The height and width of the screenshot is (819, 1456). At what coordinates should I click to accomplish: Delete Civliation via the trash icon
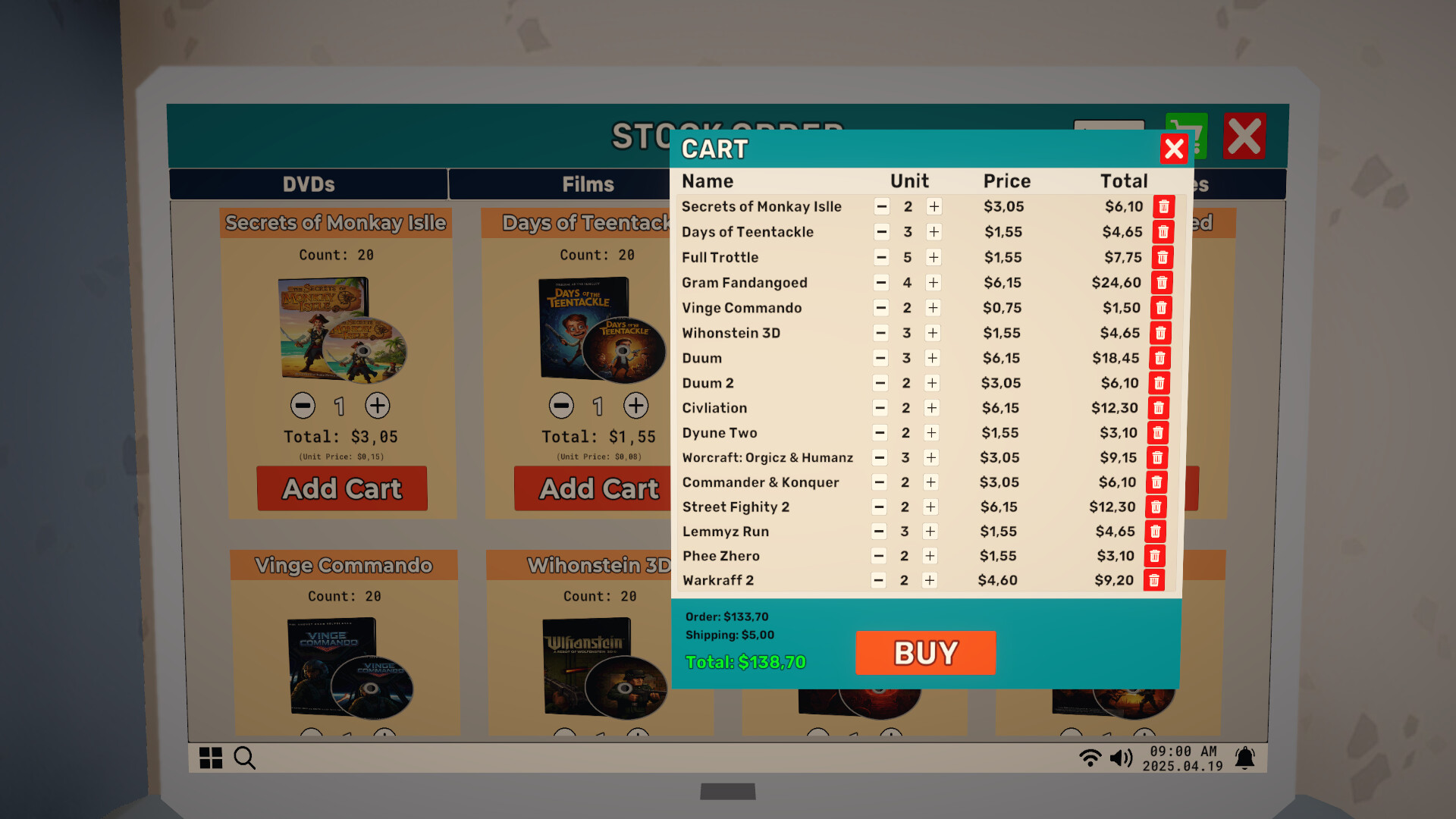(x=1159, y=408)
